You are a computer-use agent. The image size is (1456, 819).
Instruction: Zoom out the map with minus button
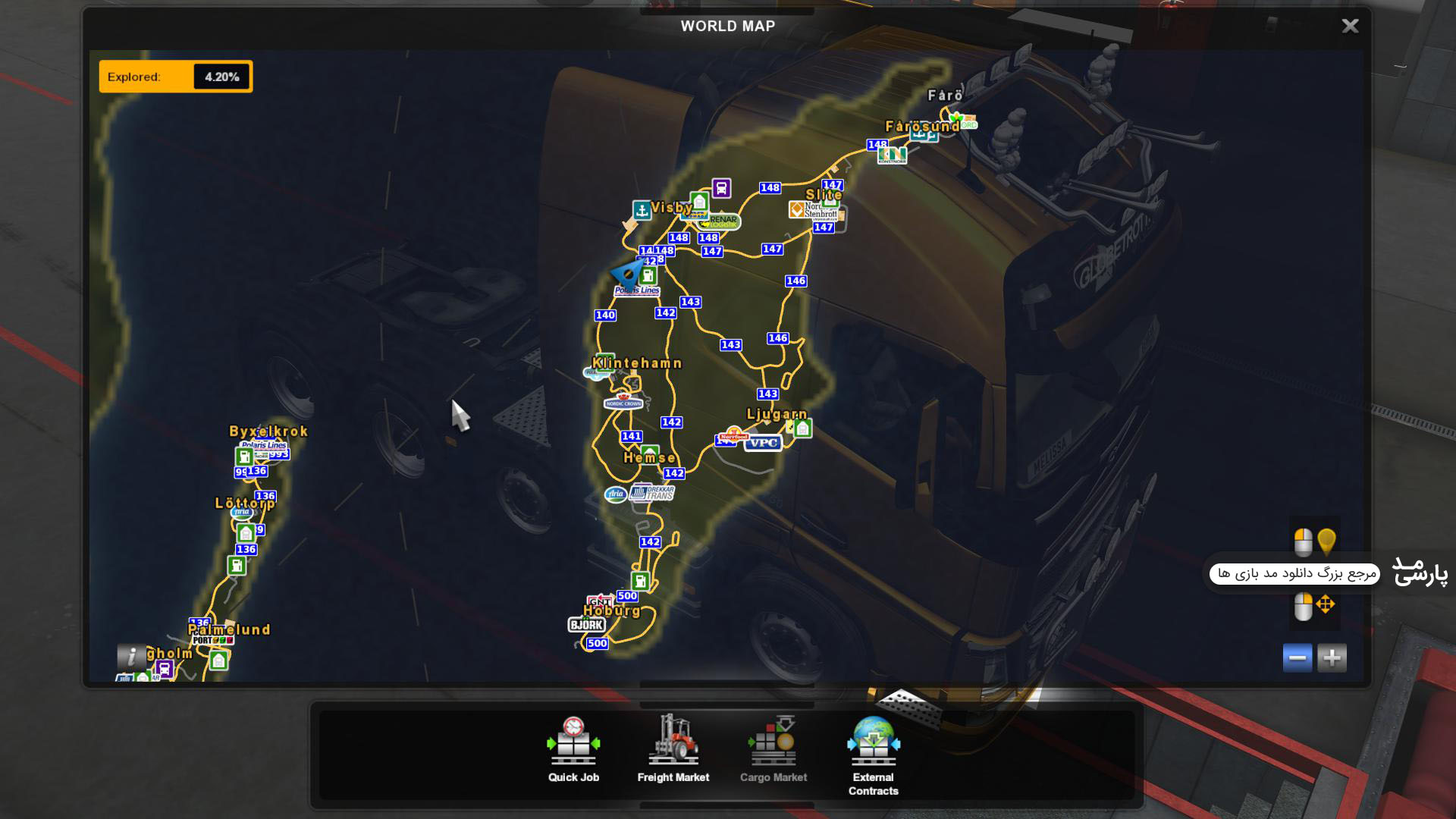click(x=1297, y=657)
